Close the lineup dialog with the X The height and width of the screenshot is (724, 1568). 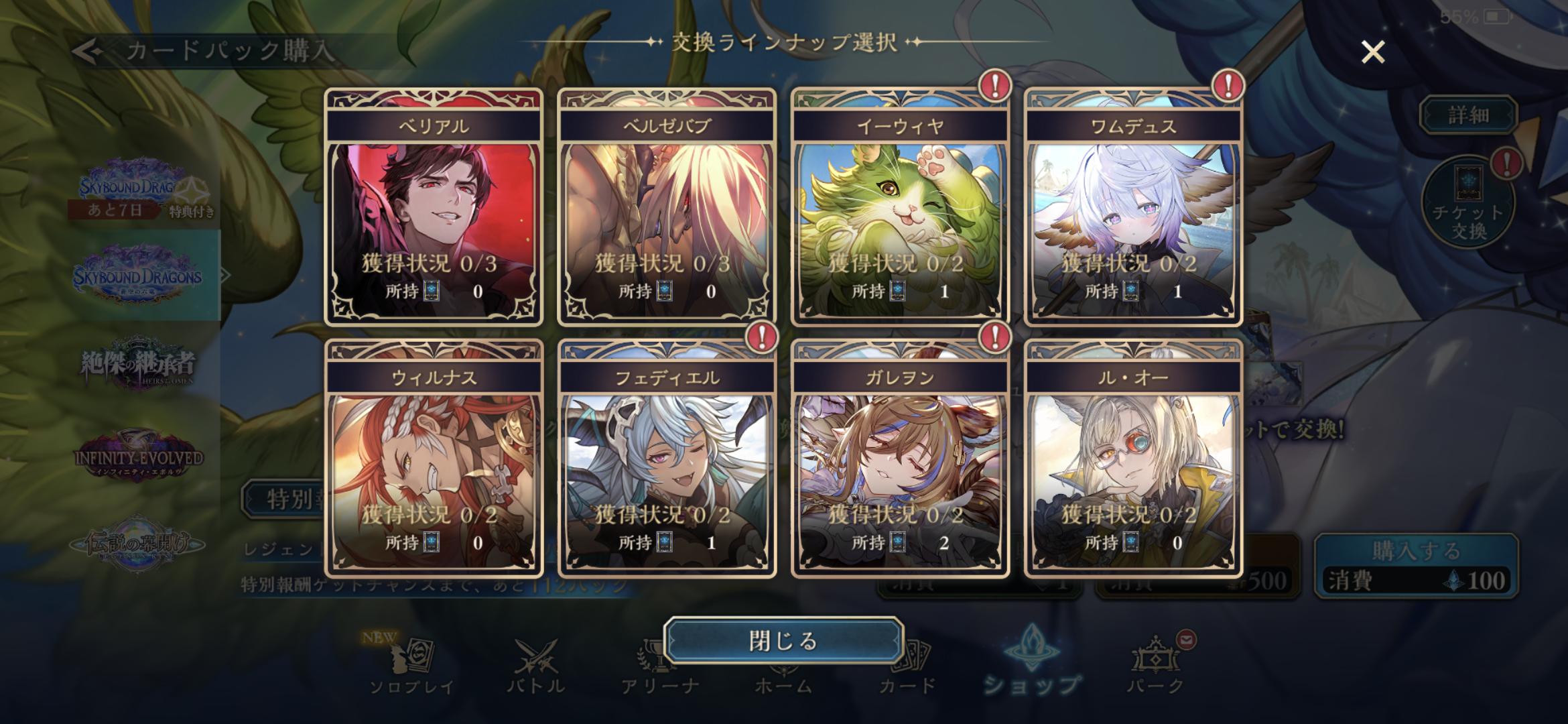click(x=1373, y=52)
